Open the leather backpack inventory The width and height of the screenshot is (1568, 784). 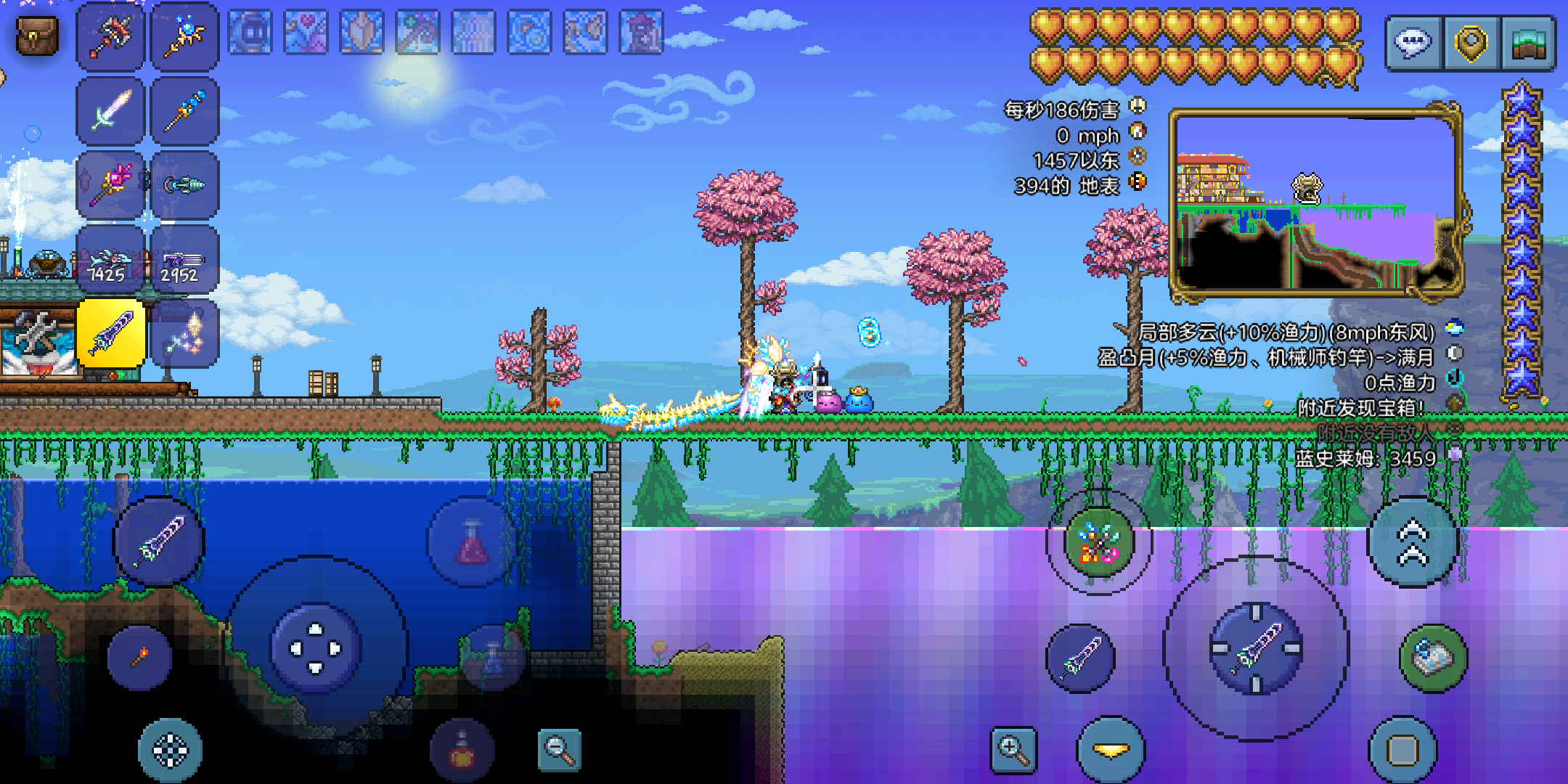click(37, 36)
